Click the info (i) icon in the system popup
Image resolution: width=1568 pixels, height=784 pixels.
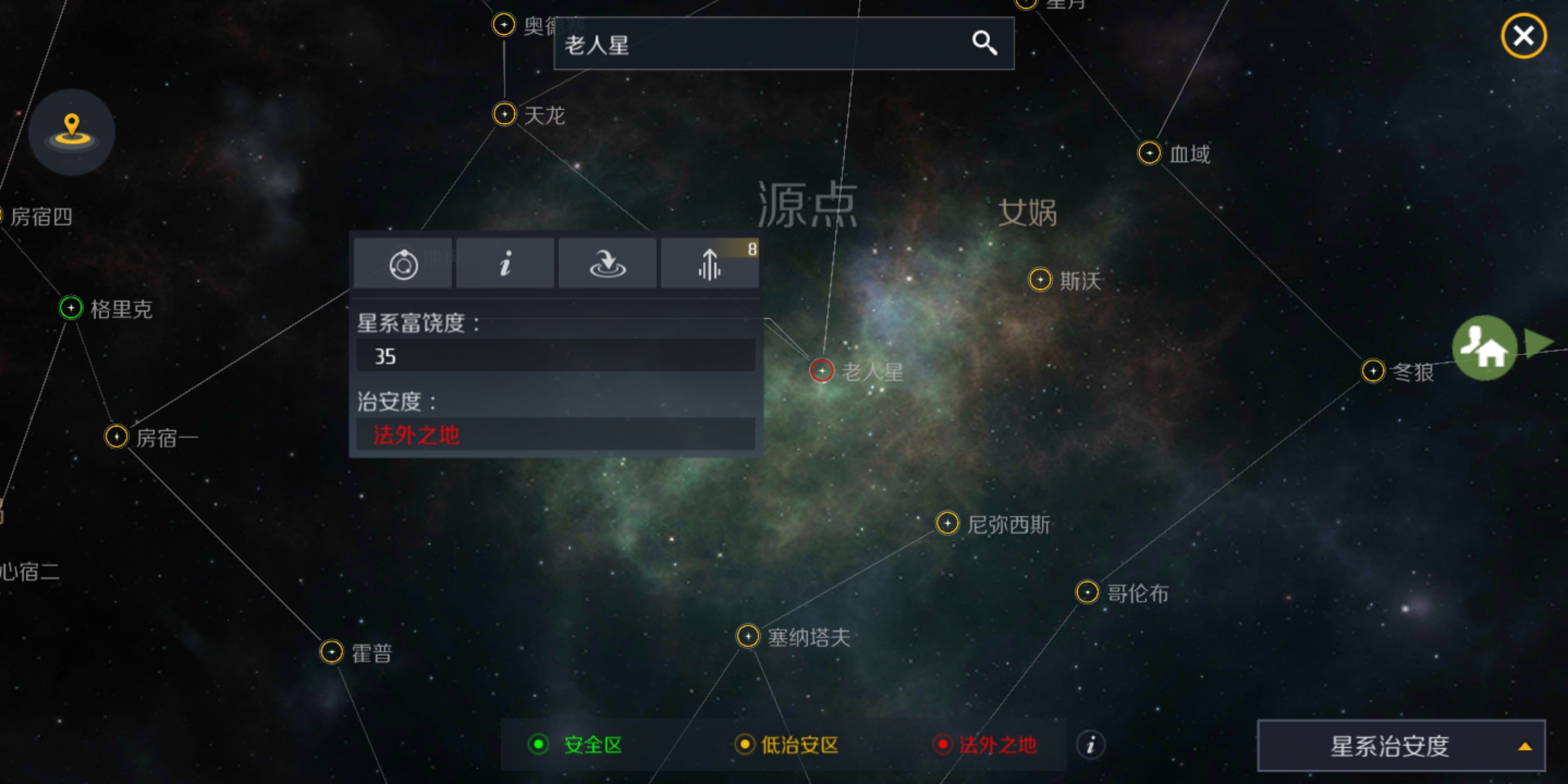click(505, 263)
